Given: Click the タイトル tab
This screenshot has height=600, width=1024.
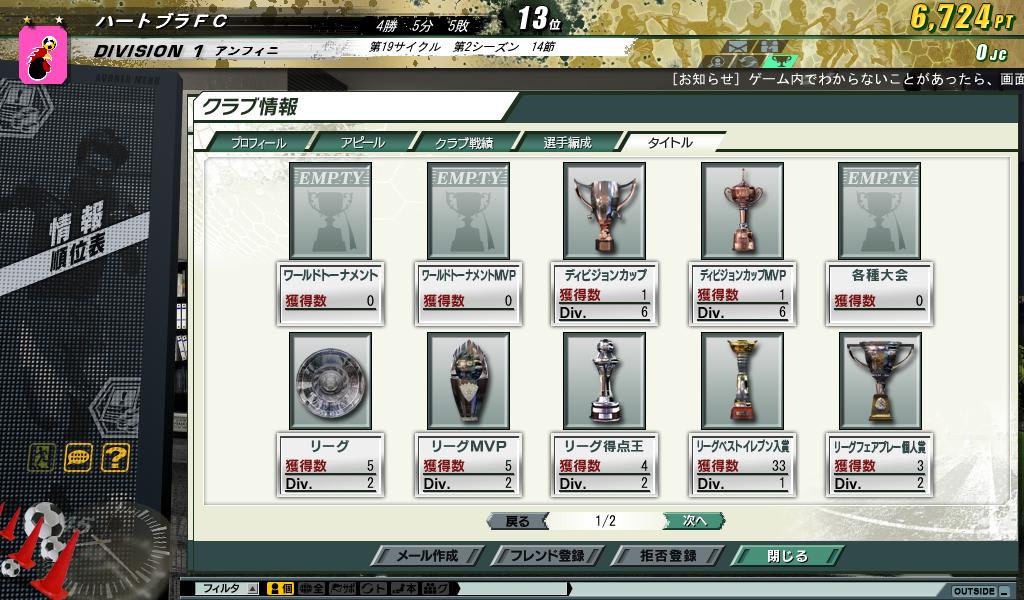Looking at the screenshot, I should pos(669,143).
